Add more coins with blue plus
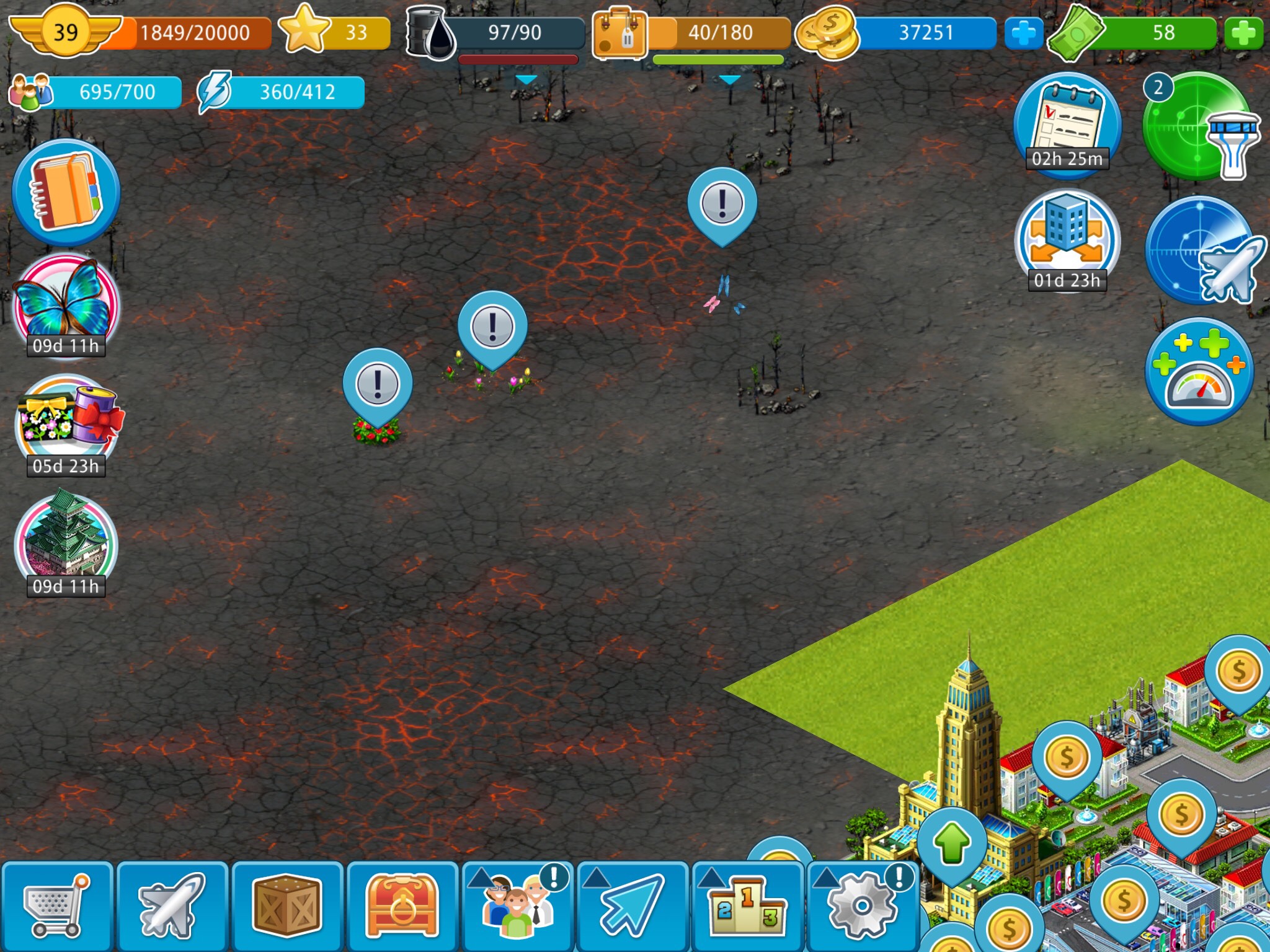Screen dimensions: 1270x952 [1023, 33]
